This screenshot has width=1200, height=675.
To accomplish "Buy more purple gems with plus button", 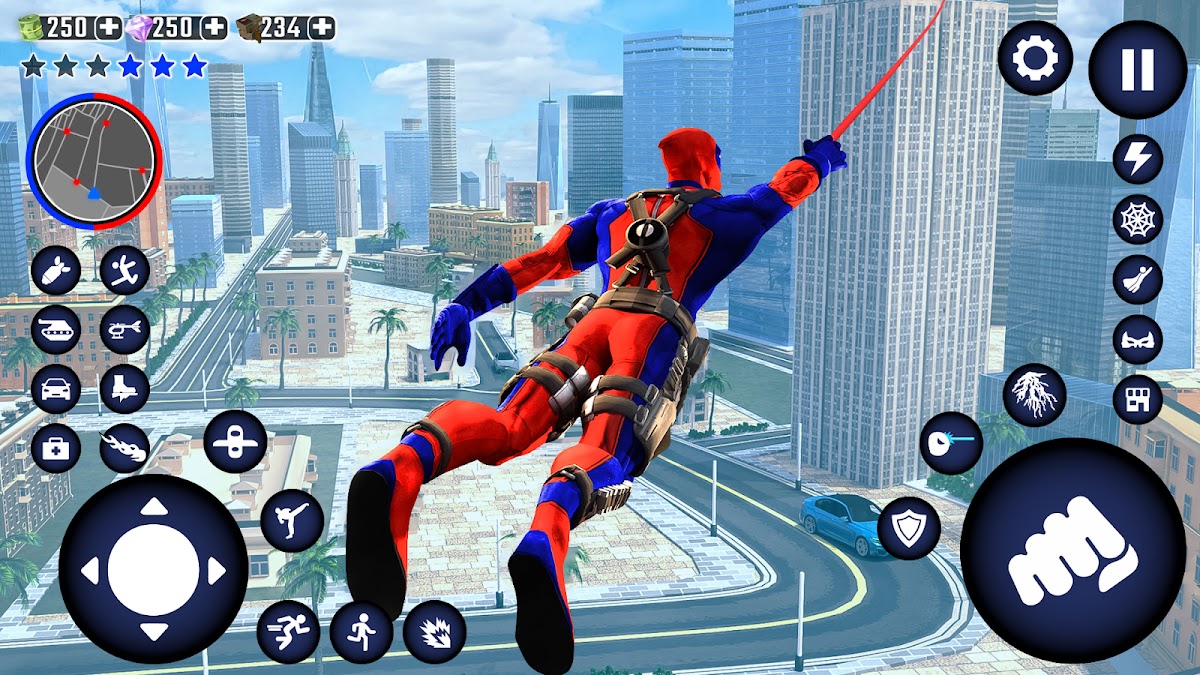I will [x=213, y=27].
